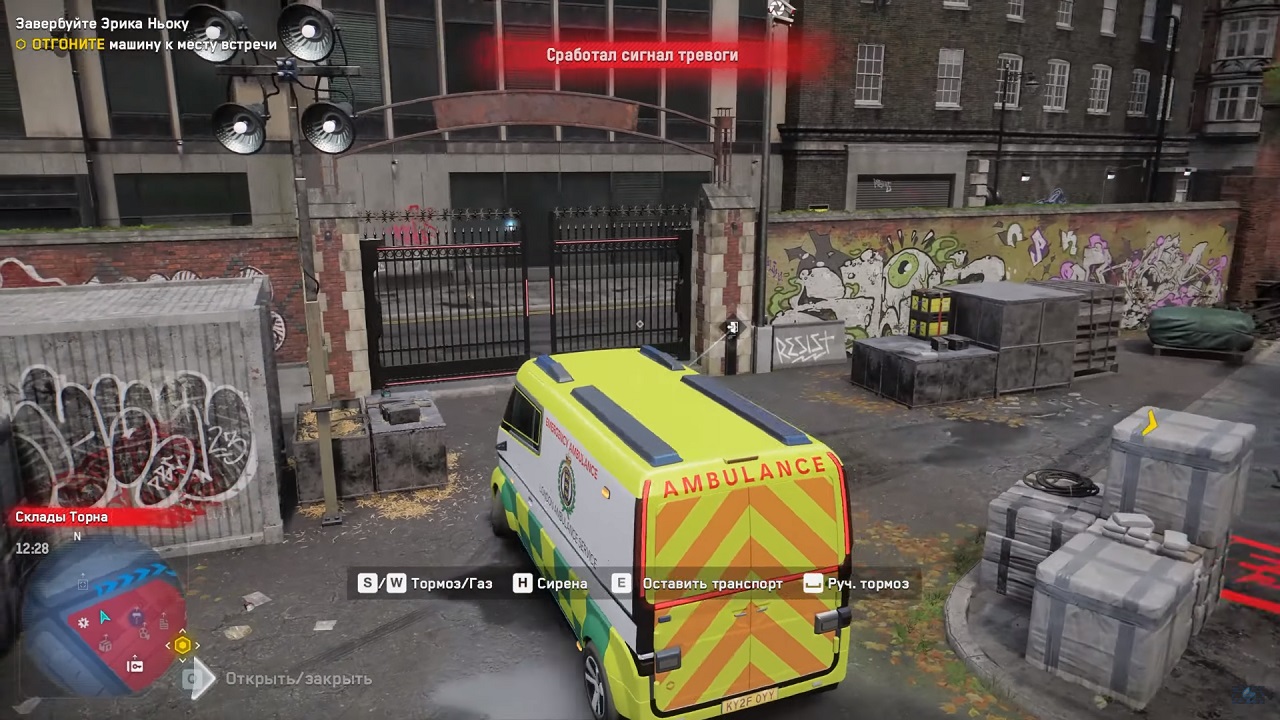Screen dimensions: 1280x720
Task: Click the red location label Склады Торна
Action: pos(62,517)
